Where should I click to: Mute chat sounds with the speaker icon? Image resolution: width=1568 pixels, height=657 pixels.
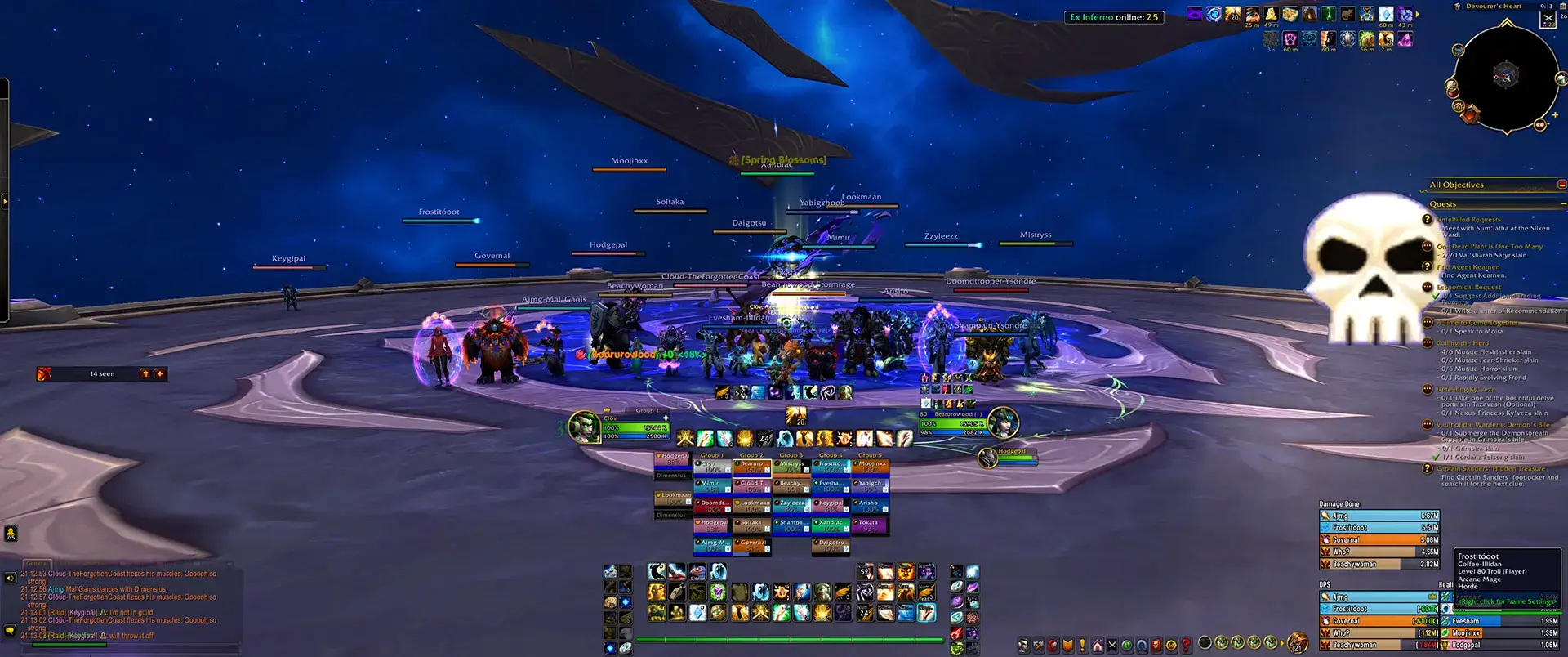point(10,578)
